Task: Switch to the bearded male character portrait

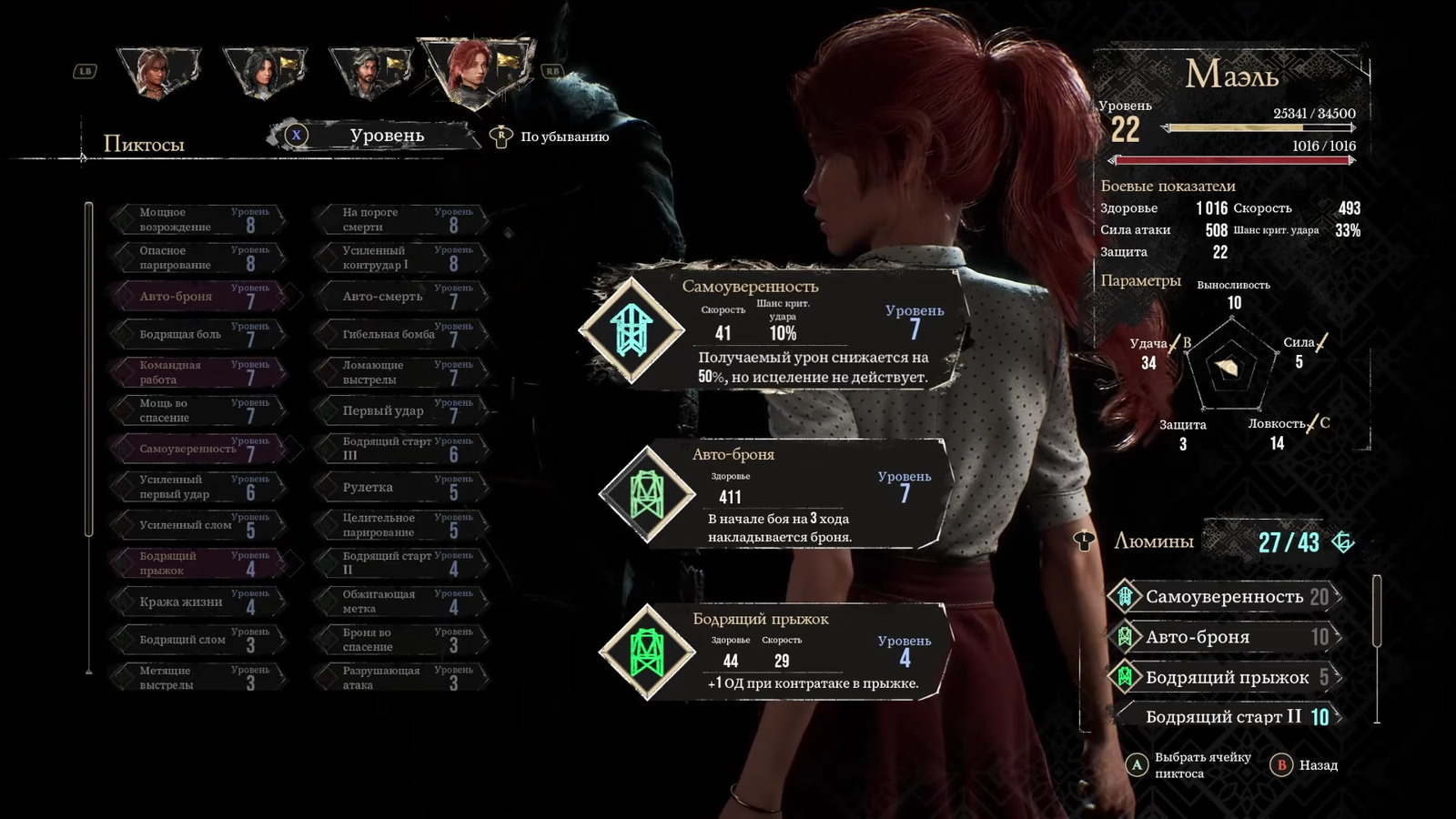Action: (369, 73)
